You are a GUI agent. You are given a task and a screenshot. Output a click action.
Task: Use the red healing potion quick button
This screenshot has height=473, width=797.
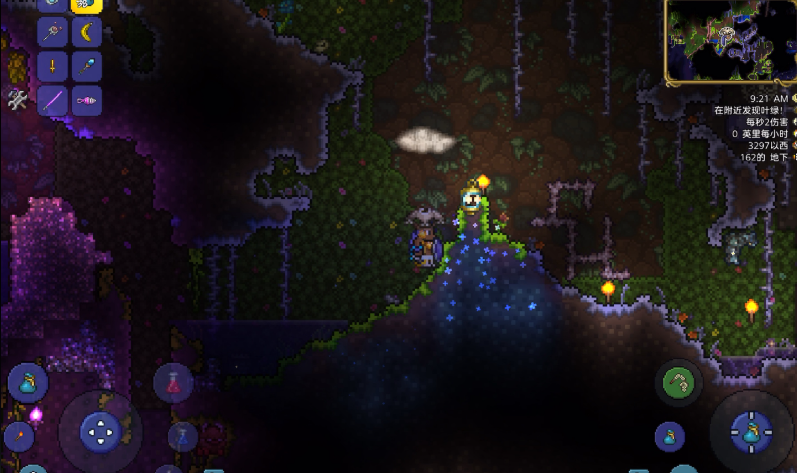tap(173, 381)
